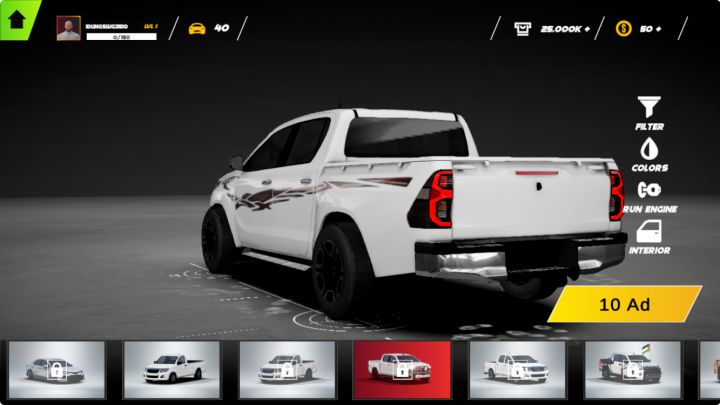Open the garage car count icon

[197, 28]
